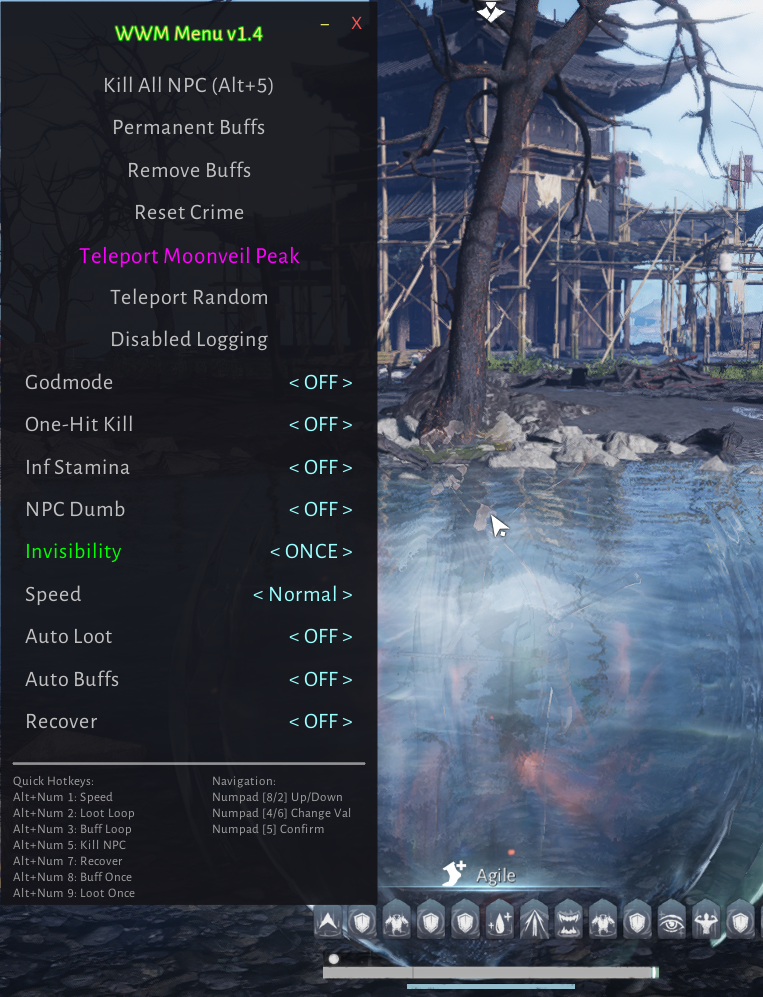
Task: Select Teleport Moonveil Peak
Action: point(189,256)
